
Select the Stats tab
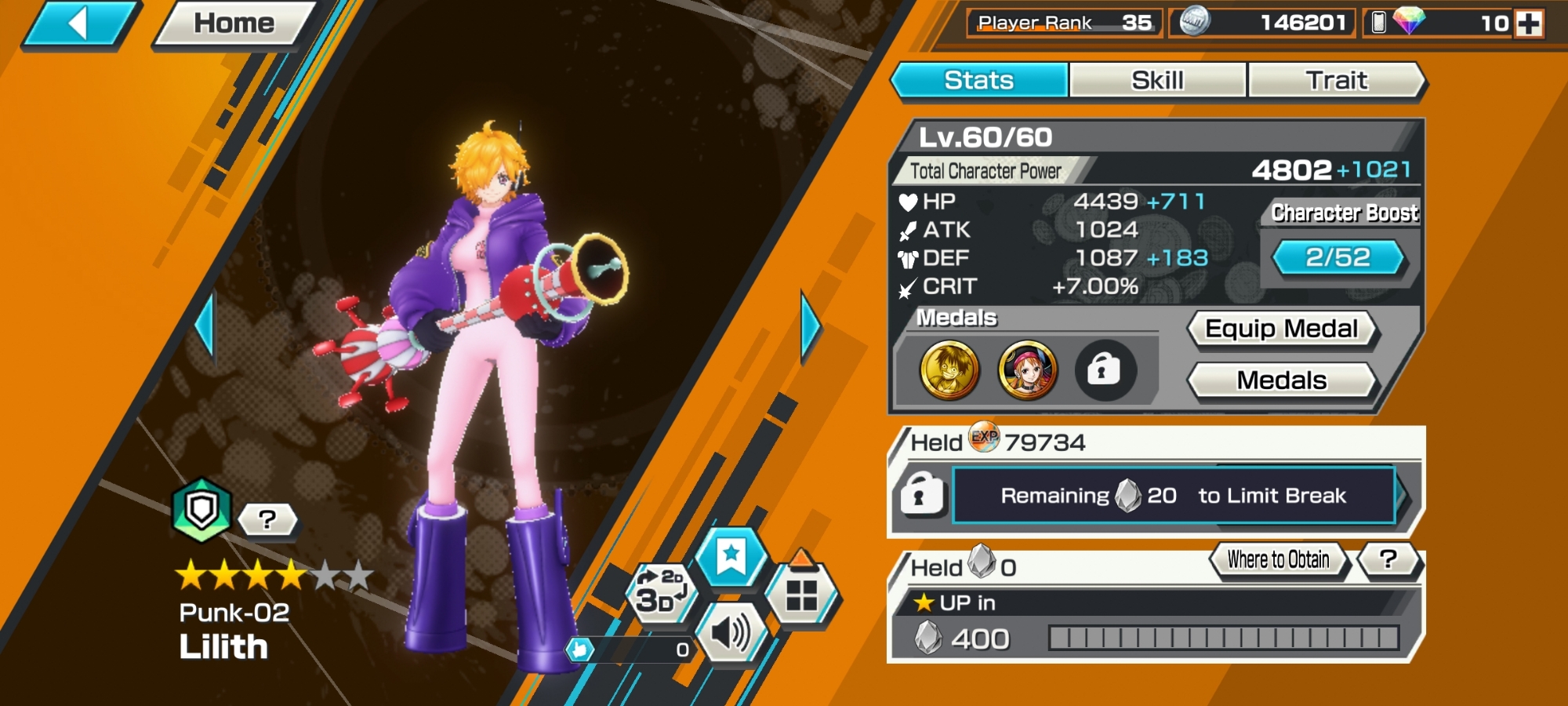979,80
